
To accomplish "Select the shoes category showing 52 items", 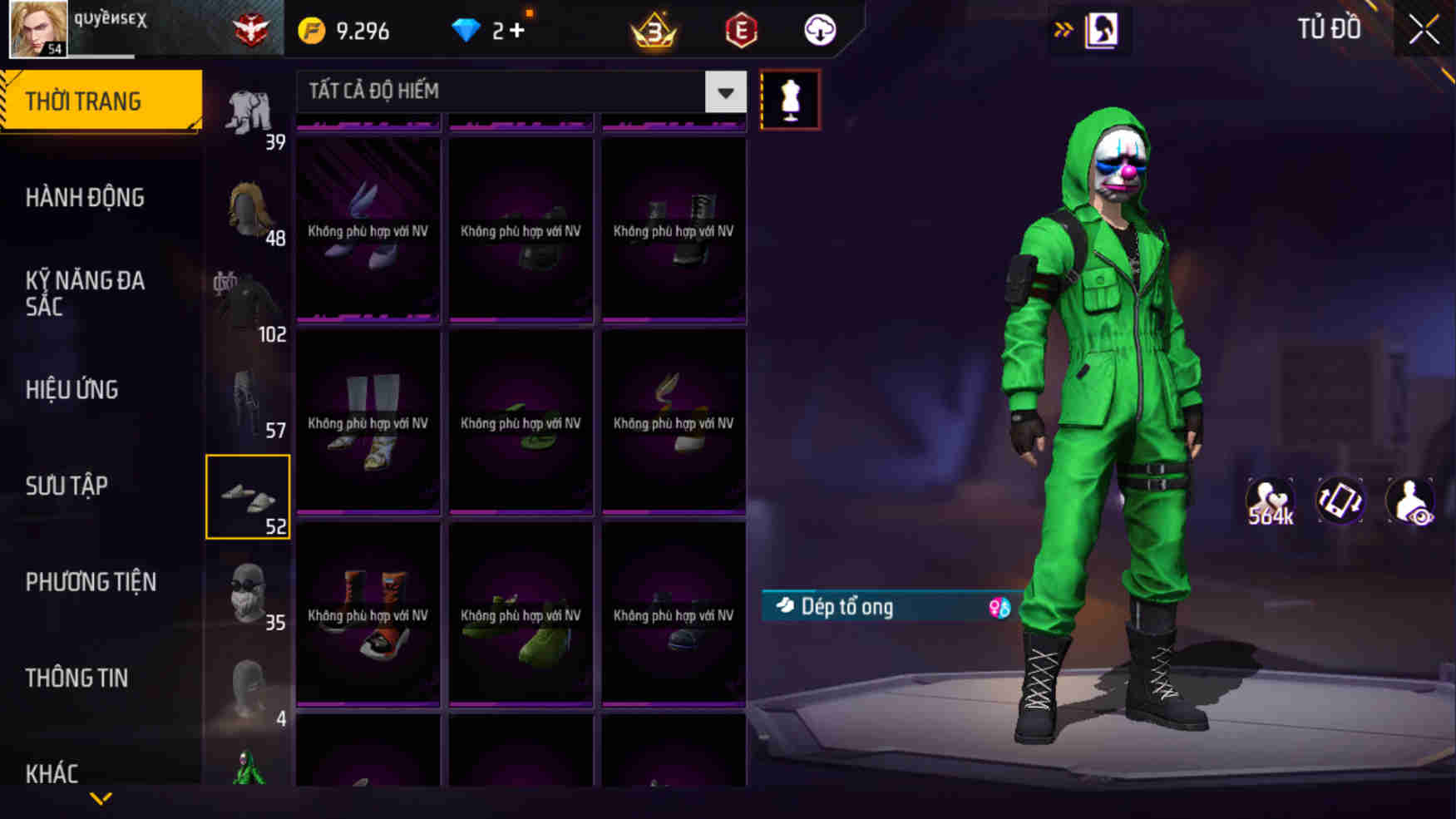I will coord(248,496).
